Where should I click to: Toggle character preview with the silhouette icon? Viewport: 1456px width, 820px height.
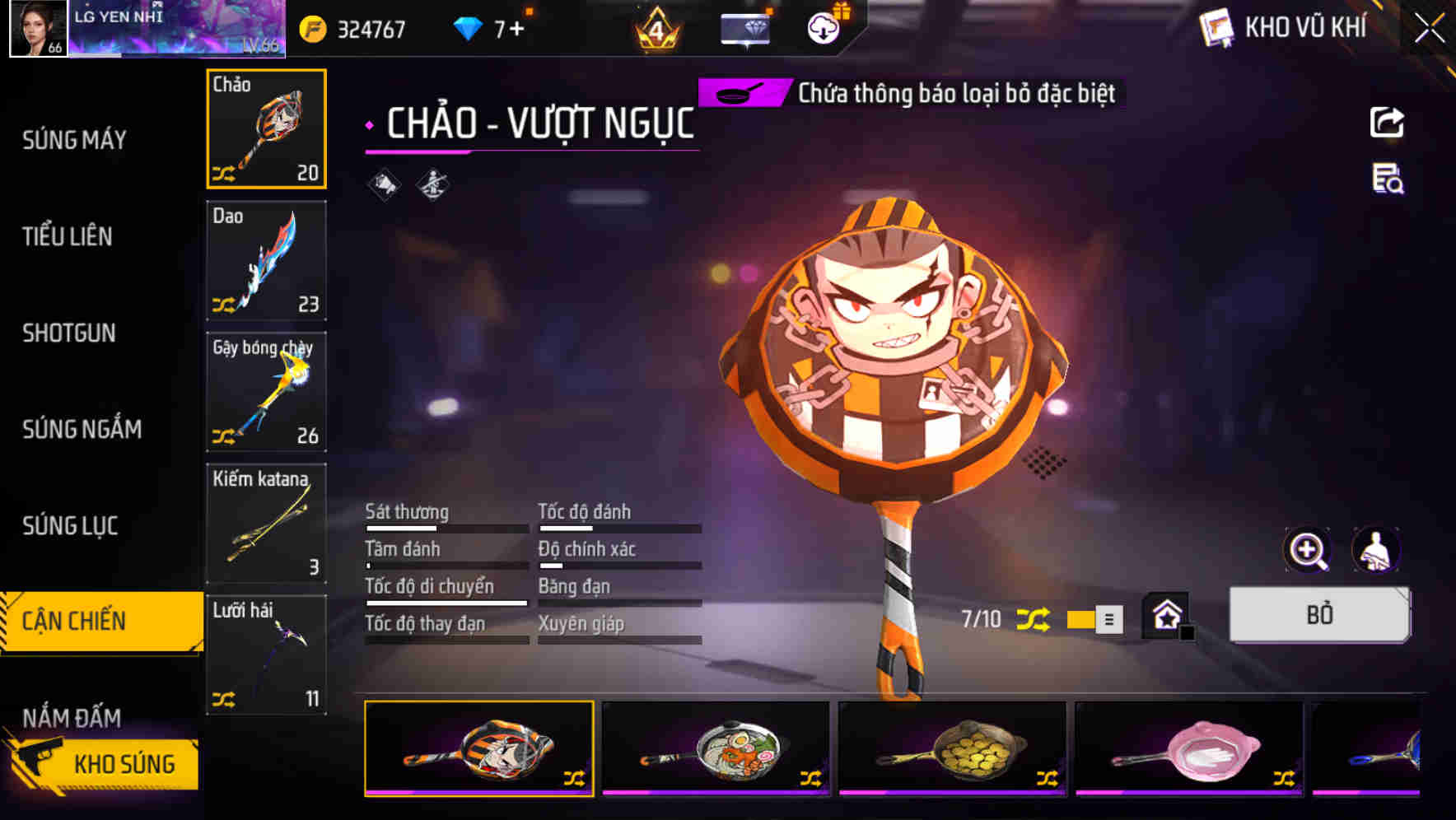pos(1377,550)
